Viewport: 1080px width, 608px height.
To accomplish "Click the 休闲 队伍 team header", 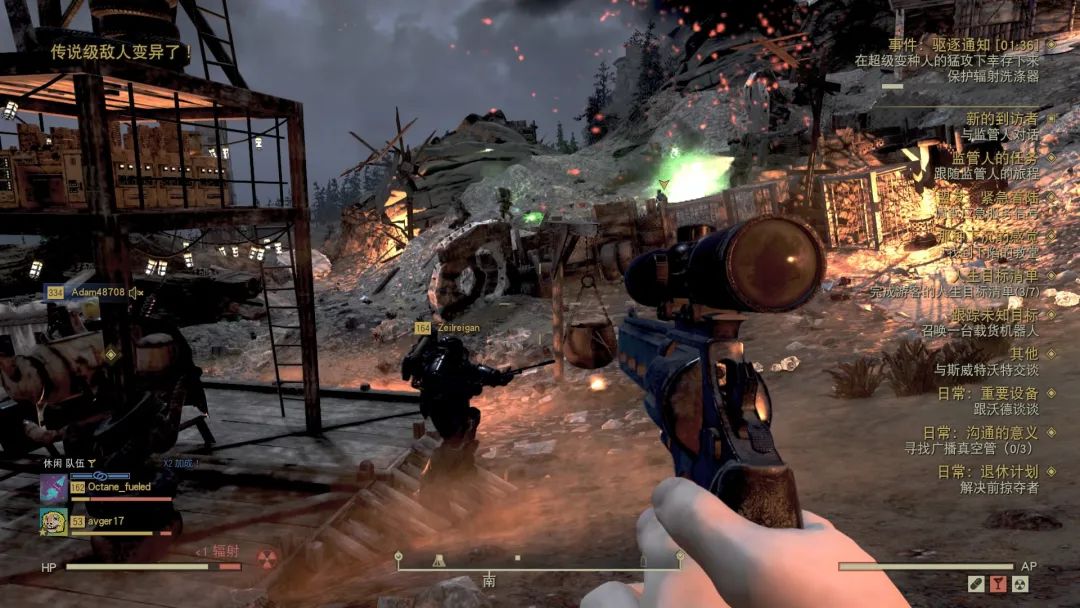I will click(66, 463).
